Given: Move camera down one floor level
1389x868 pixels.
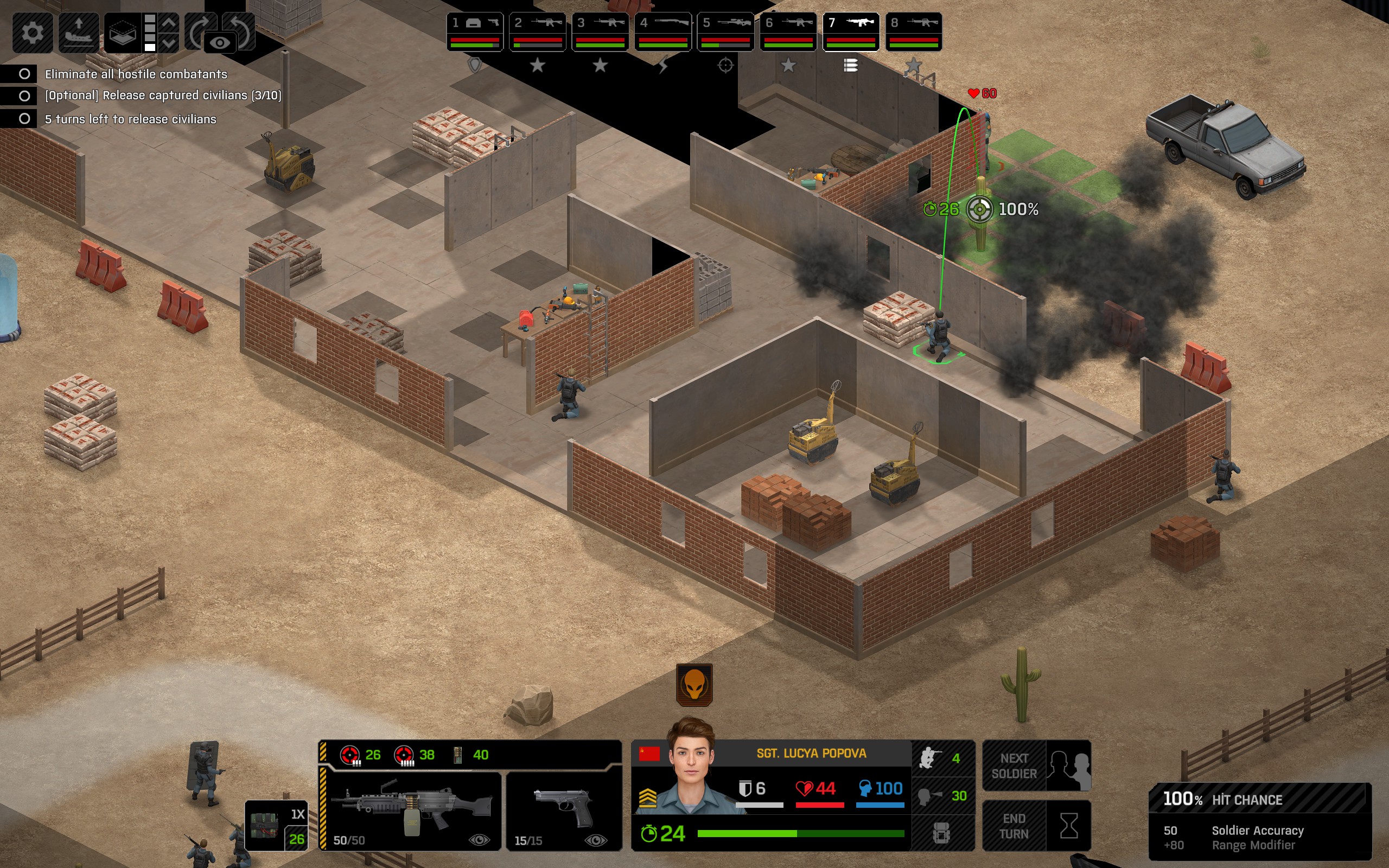Looking at the screenshot, I should [x=169, y=43].
